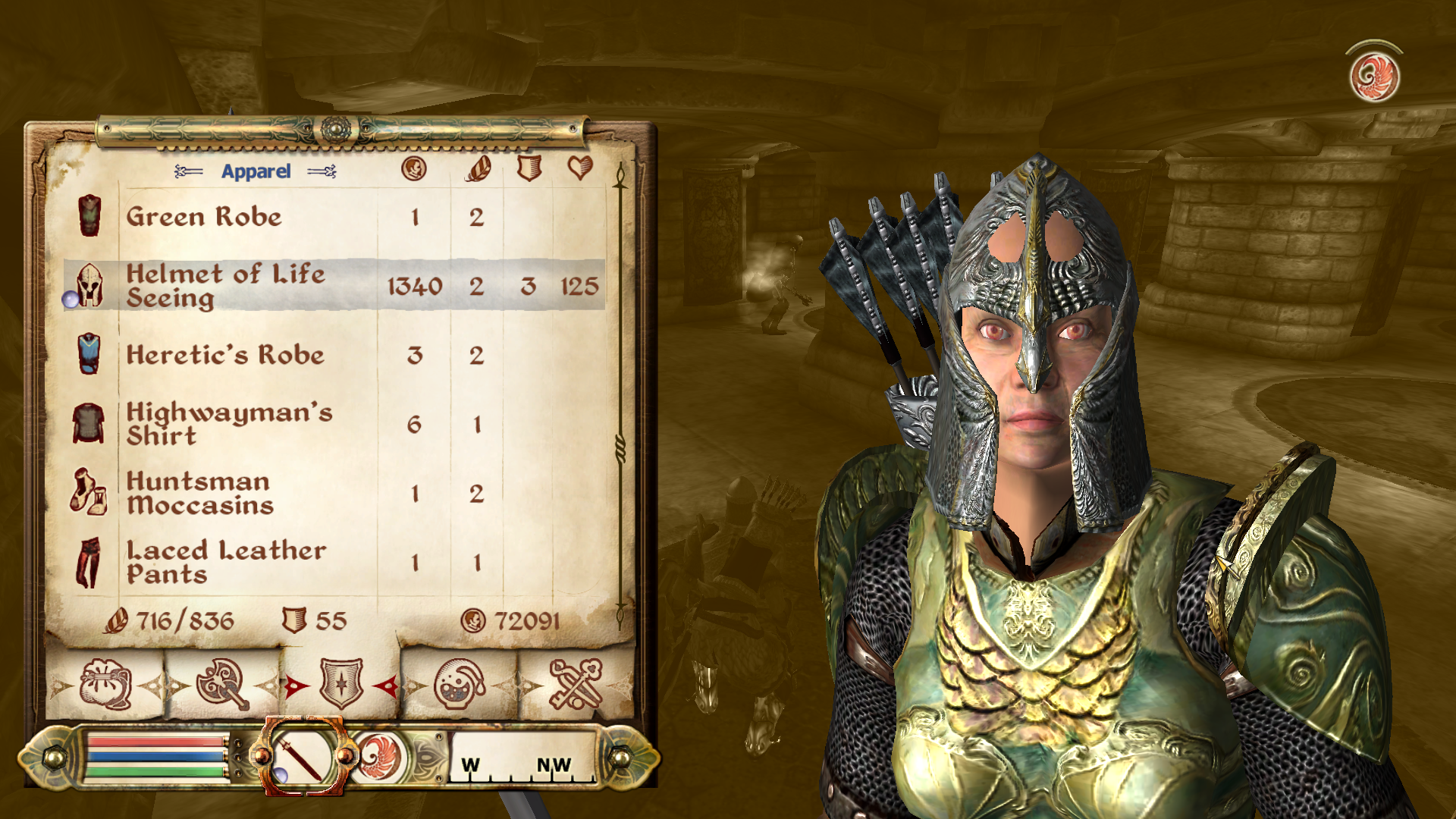Switch to the alchemy potions tab
The height and width of the screenshot is (819, 1456).
460,685
